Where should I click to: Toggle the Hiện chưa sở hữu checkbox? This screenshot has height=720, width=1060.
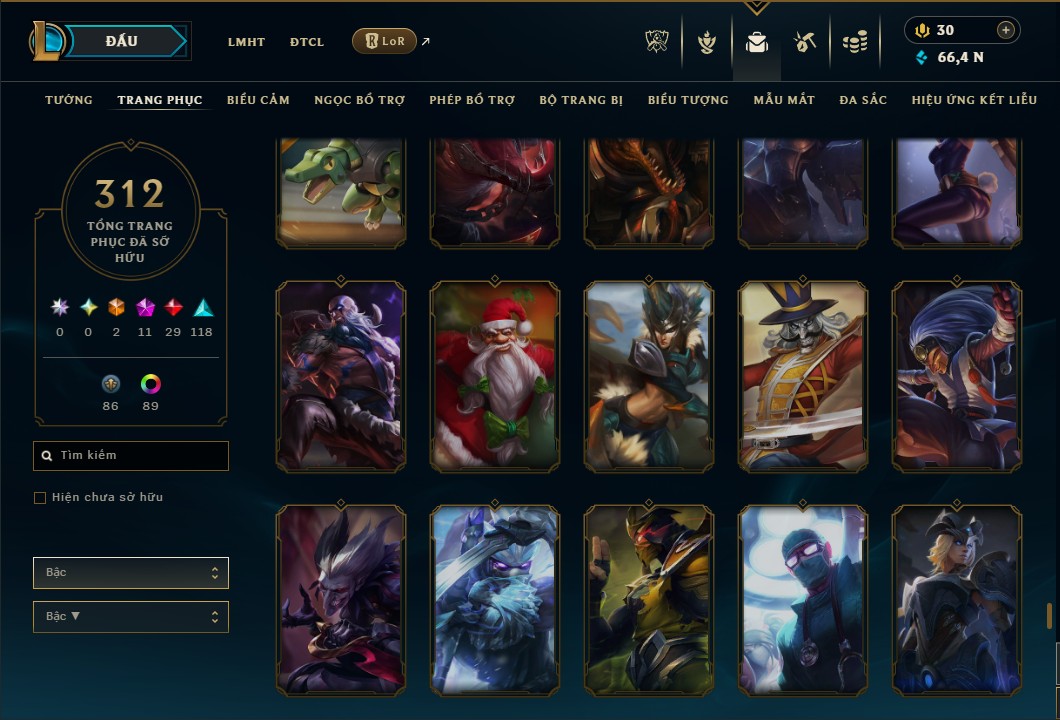[x=40, y=498]
